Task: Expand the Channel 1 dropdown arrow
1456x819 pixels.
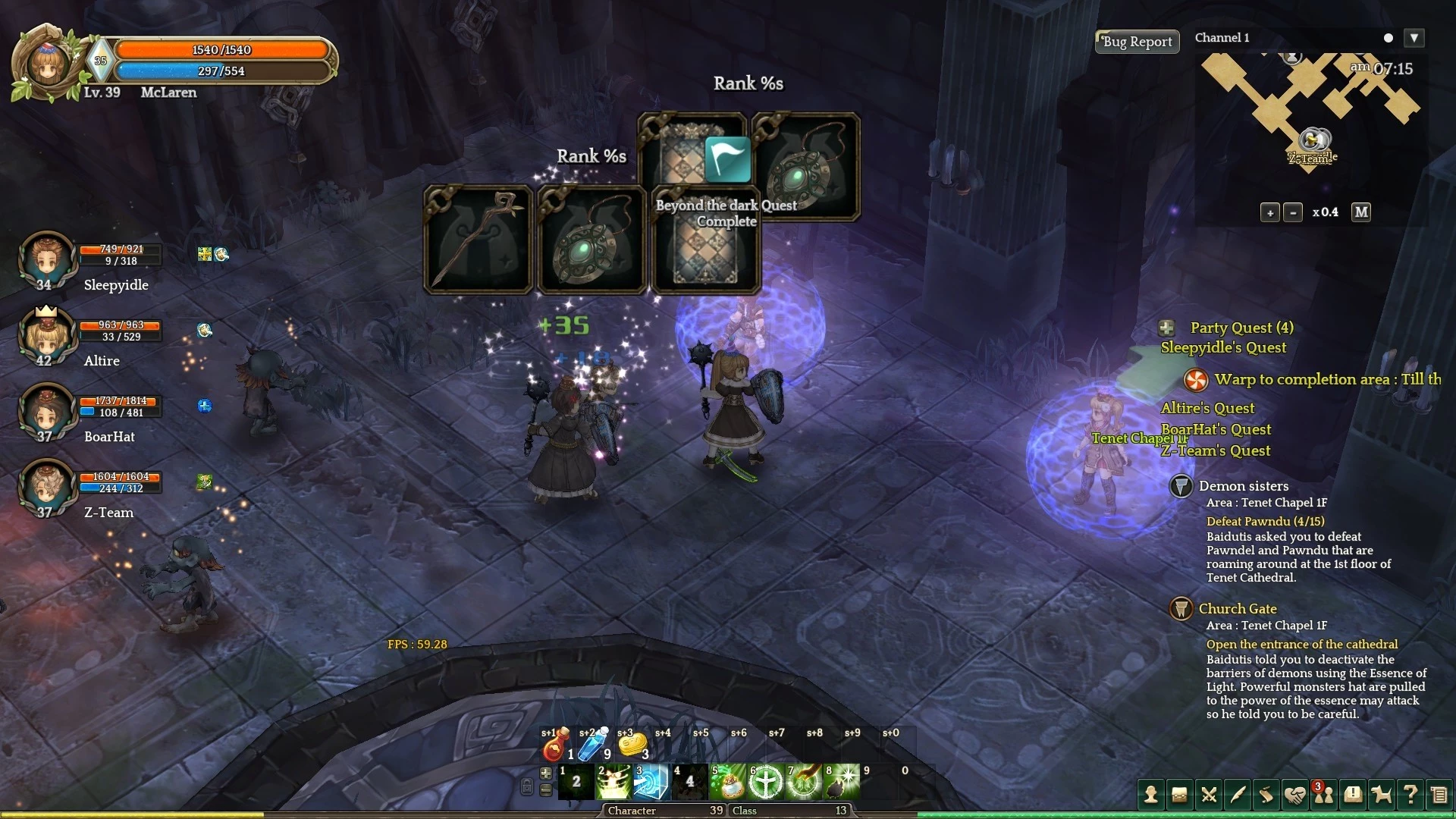Action: [1414, 38]
